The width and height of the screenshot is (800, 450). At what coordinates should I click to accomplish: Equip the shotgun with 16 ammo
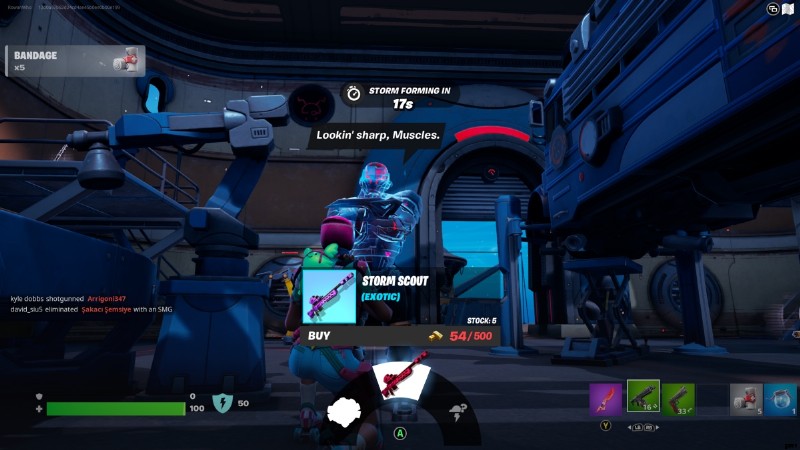coord(643,397)
